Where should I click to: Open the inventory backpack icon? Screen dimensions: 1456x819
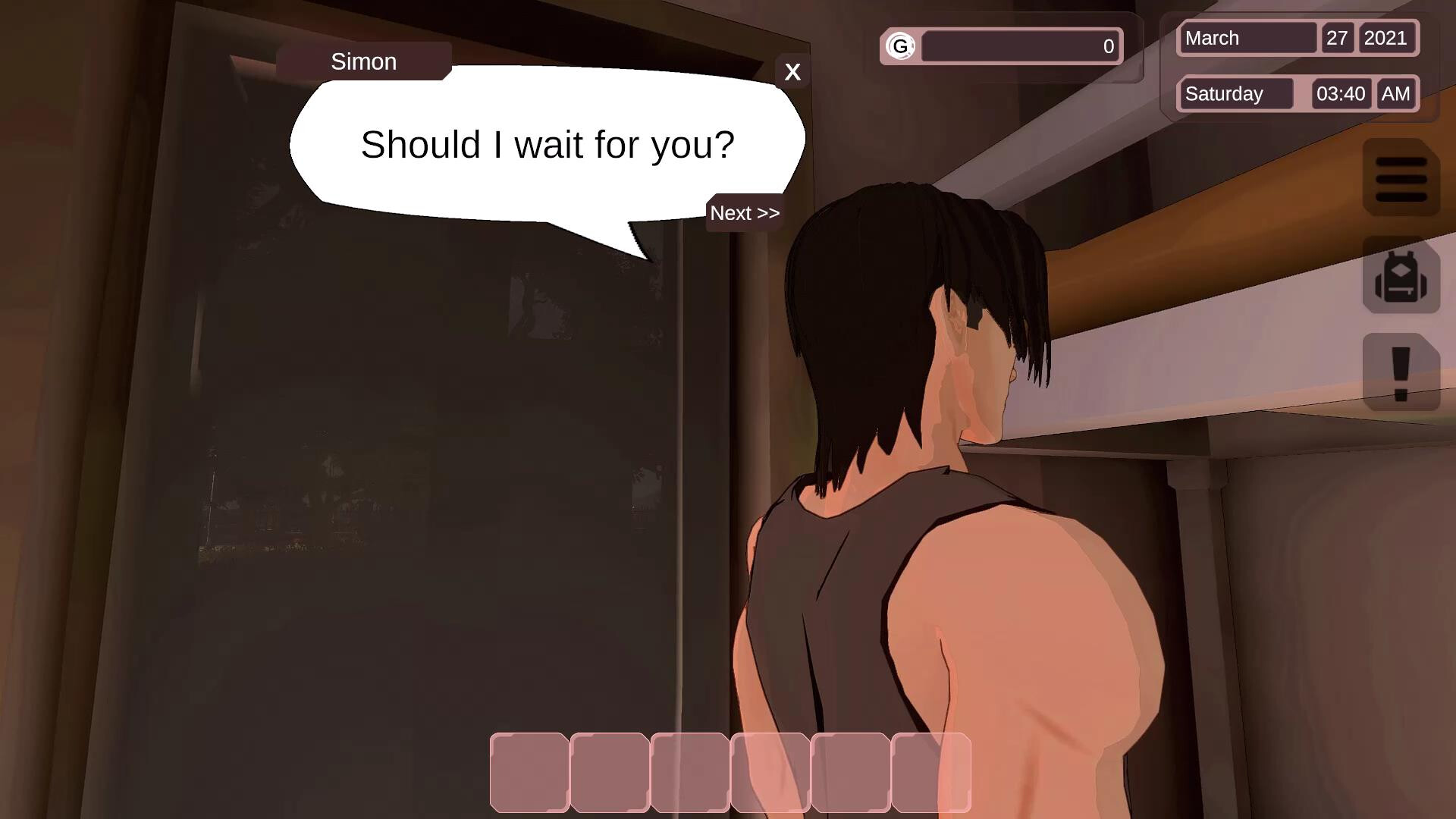[x=1401, y=277]
